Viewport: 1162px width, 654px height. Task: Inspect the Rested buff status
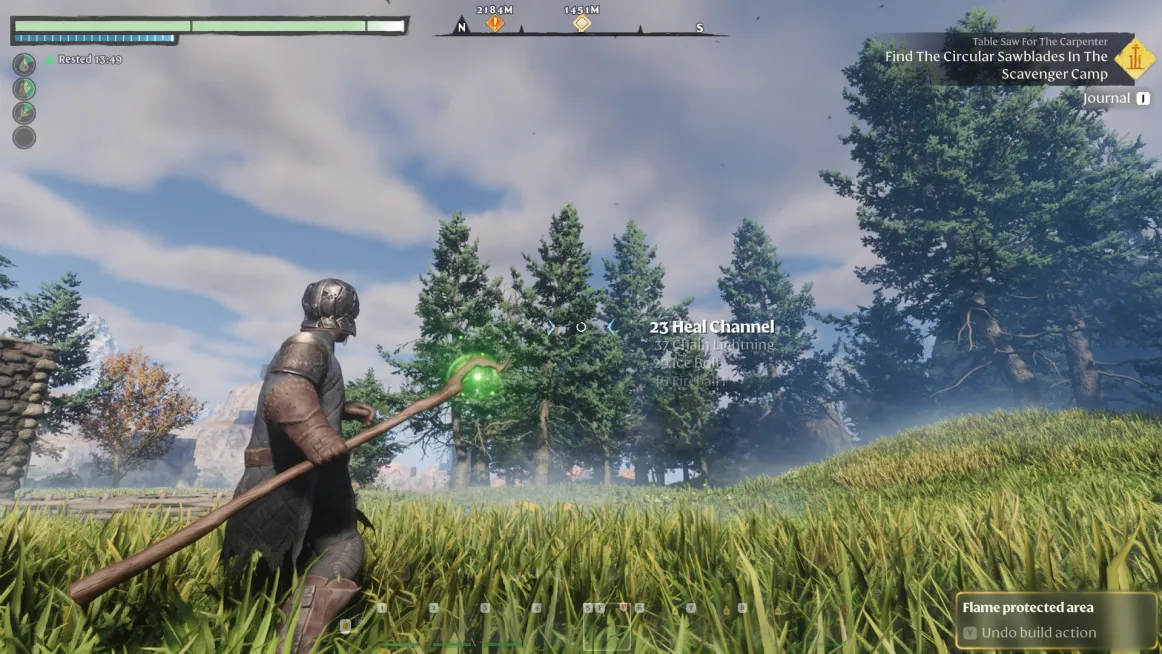tap(83, 60)
